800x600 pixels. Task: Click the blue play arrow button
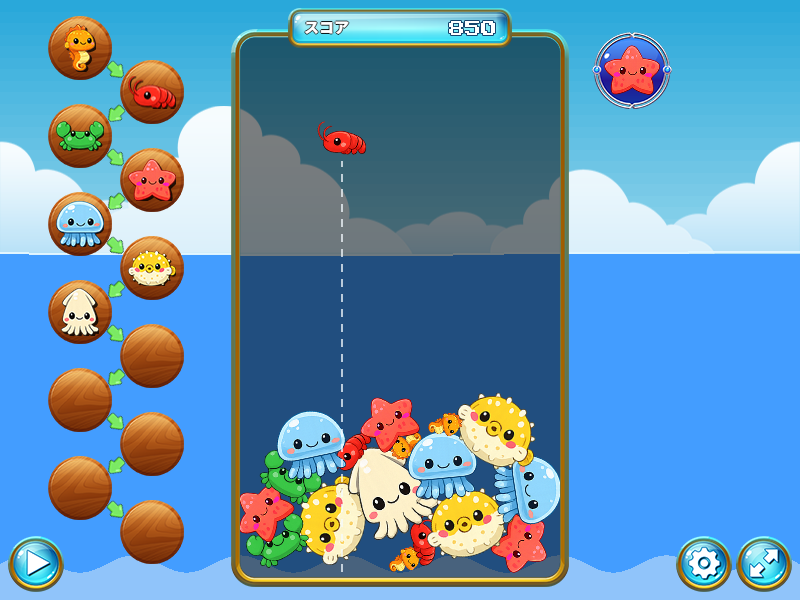coord(36,563)
